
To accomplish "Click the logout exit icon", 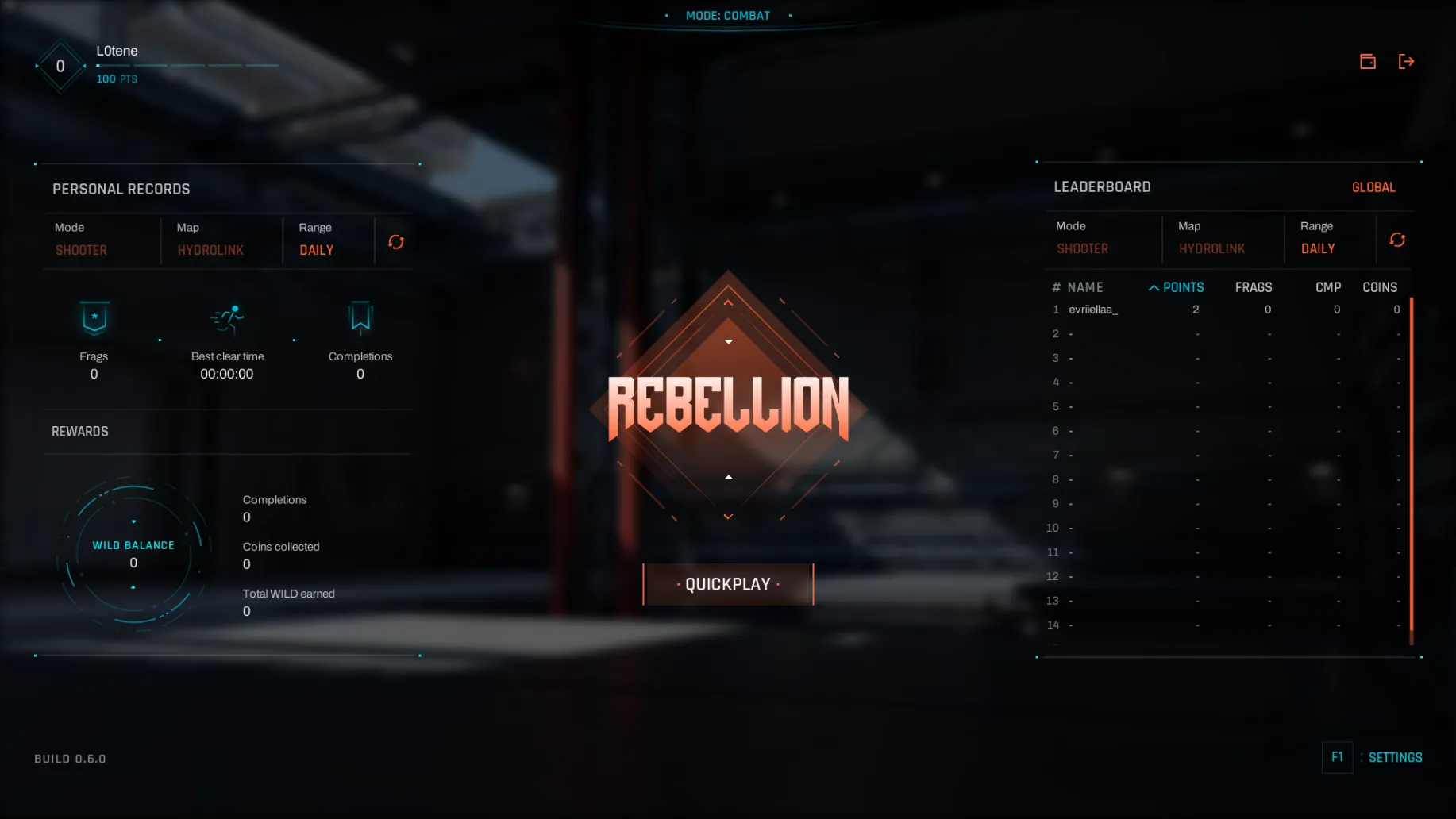I will coord(1406,62).
